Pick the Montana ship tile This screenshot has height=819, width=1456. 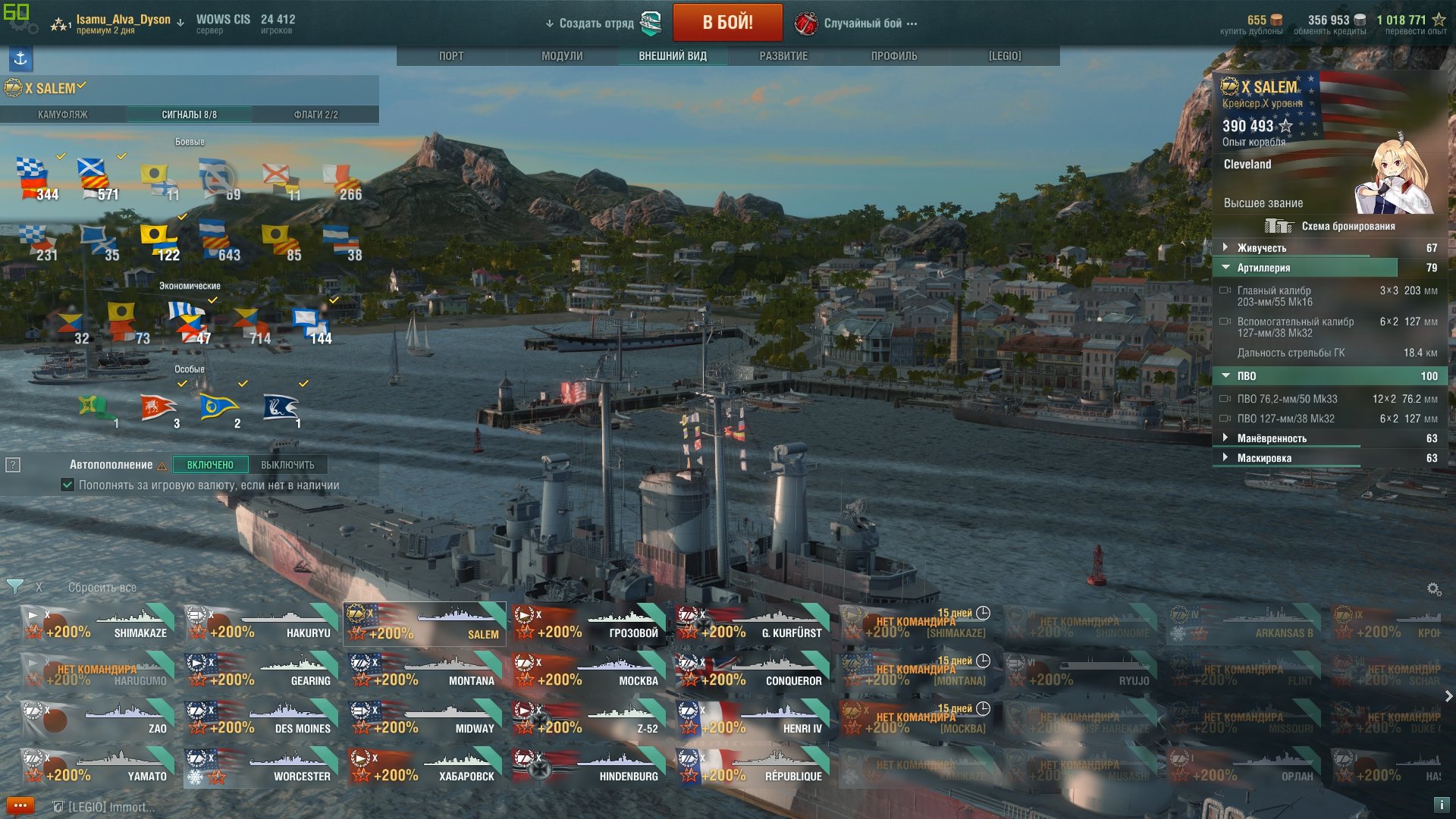425,672
